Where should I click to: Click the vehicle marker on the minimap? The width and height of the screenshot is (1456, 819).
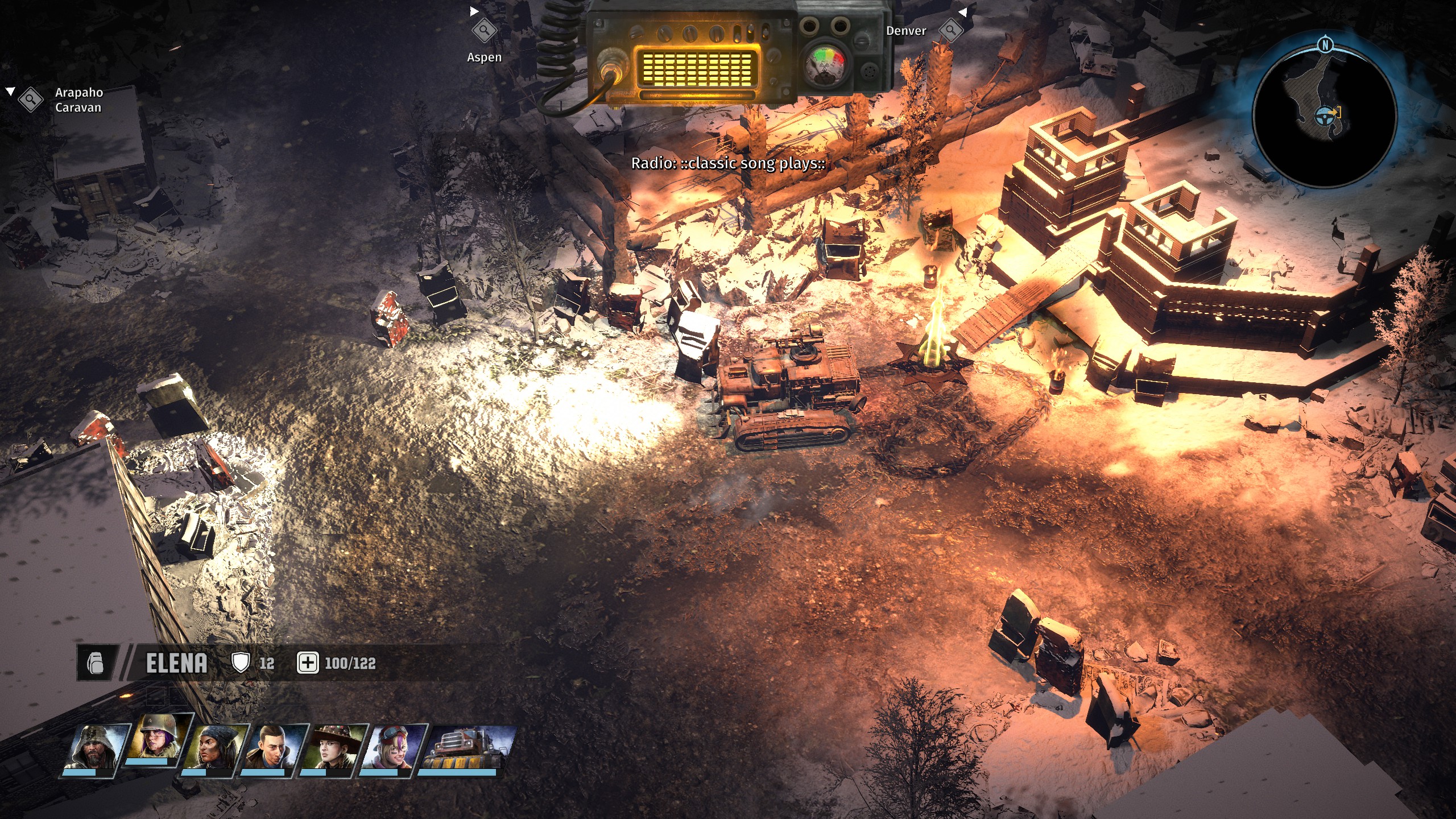click(1324, 116)
